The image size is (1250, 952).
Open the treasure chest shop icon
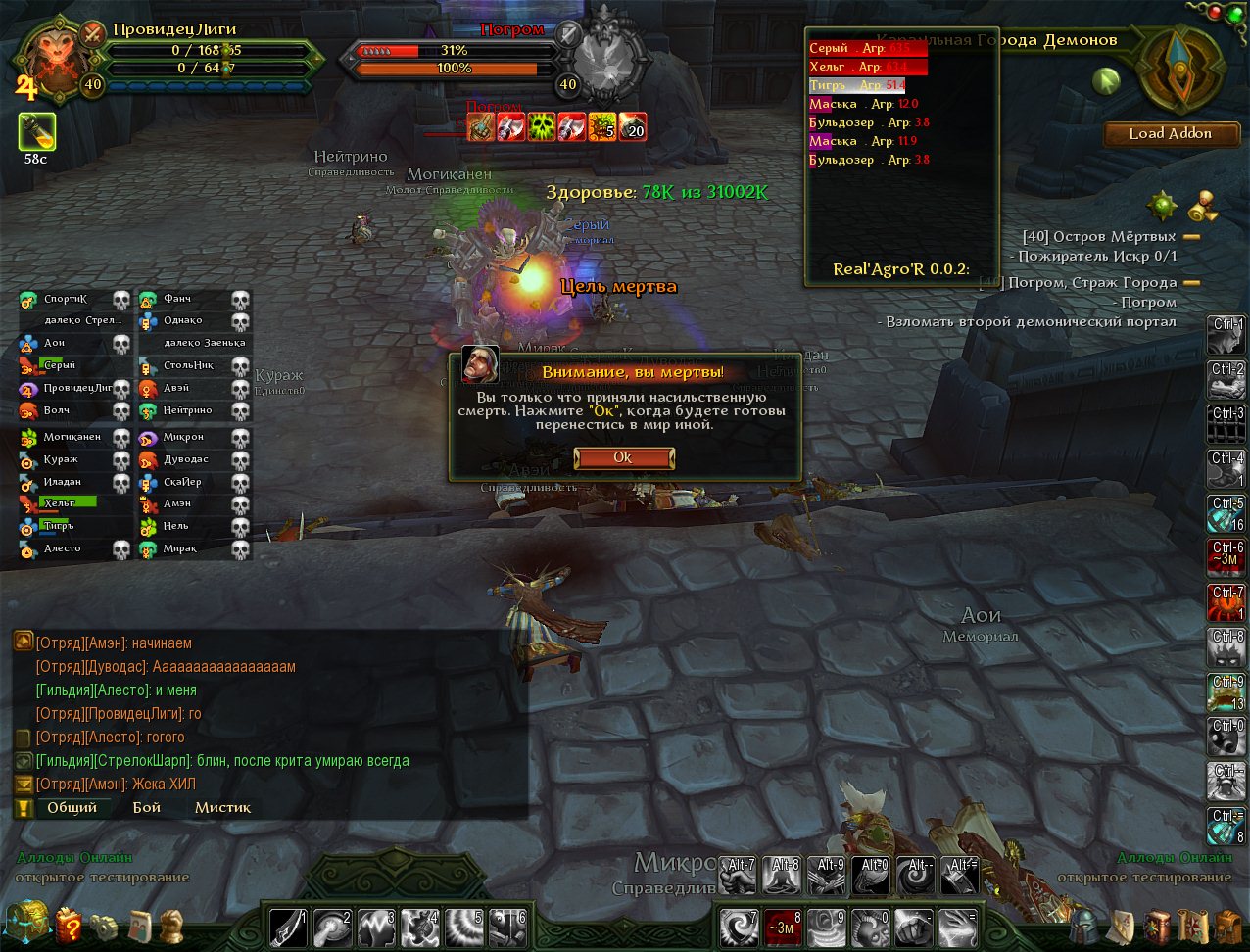pyautogui.click(x=26, y=923)
